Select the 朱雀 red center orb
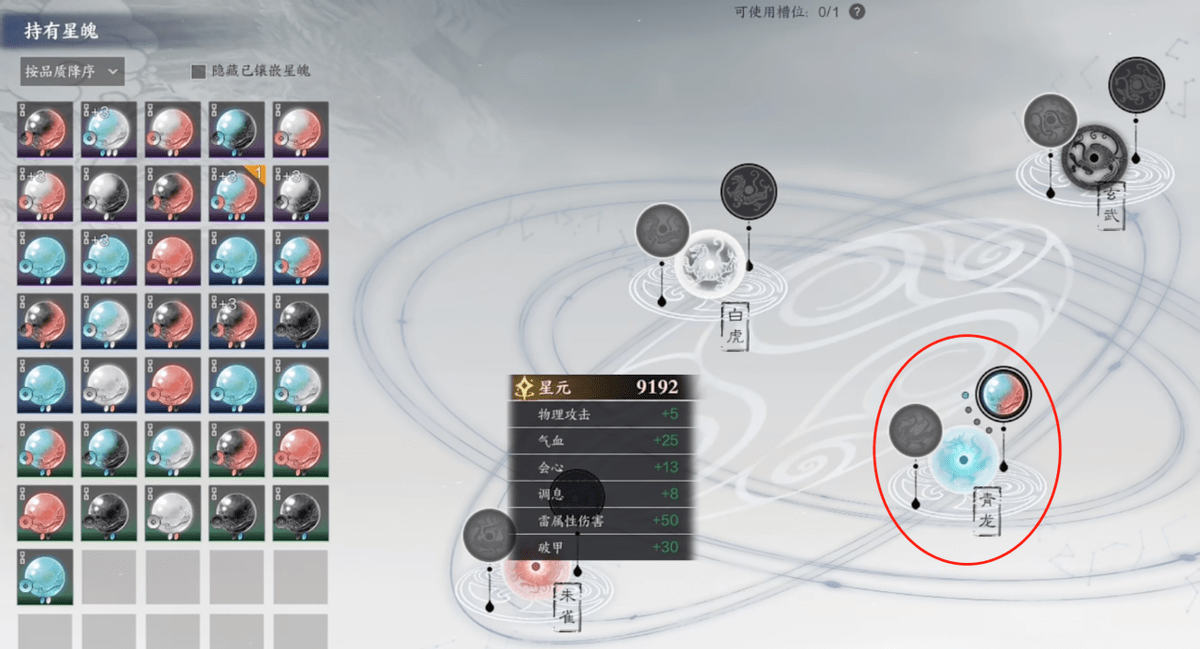Screen dimensions: 1200x649 (x=537, y=570)
